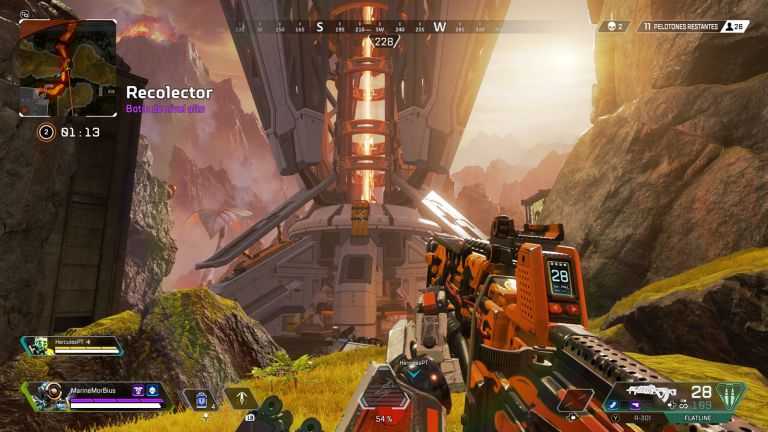Use the shield cell healing item slot

[x=200, y=399]
